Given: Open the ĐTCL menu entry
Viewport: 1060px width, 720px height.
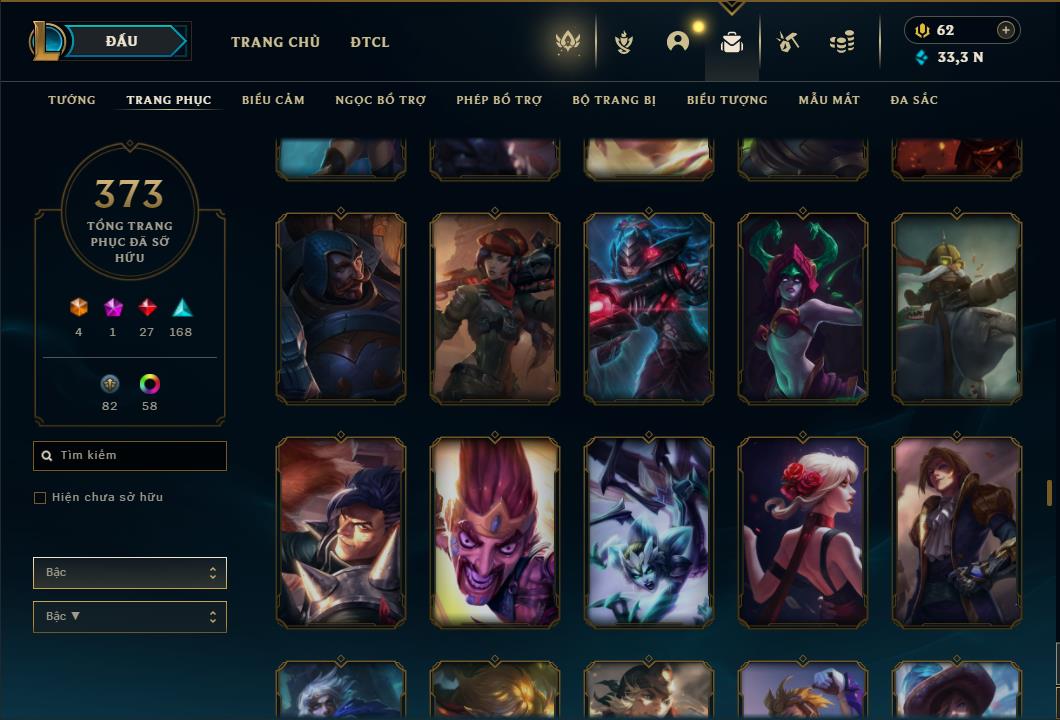Looking at the screenshot, I should (x=370, y=42).
